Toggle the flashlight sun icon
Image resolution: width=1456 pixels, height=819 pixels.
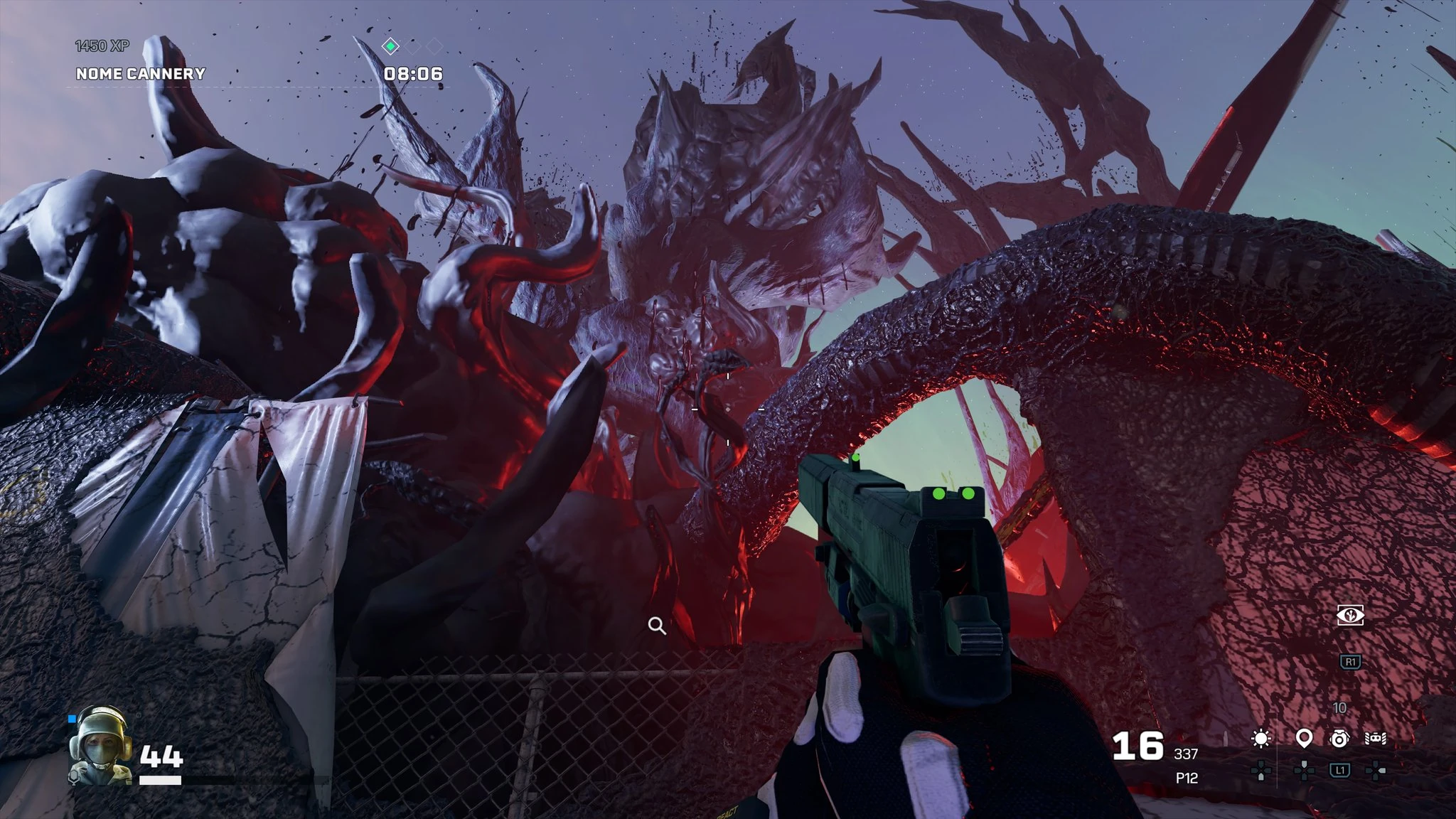tap(1261, 739)
